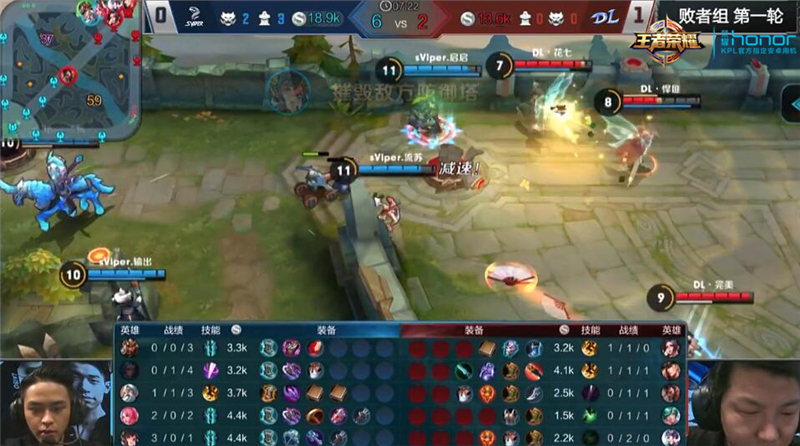The height and width of the screenshot is (446, 800).
Task: Select the hero portrait in the 0/0/3 row
Action: click(130, 348)
